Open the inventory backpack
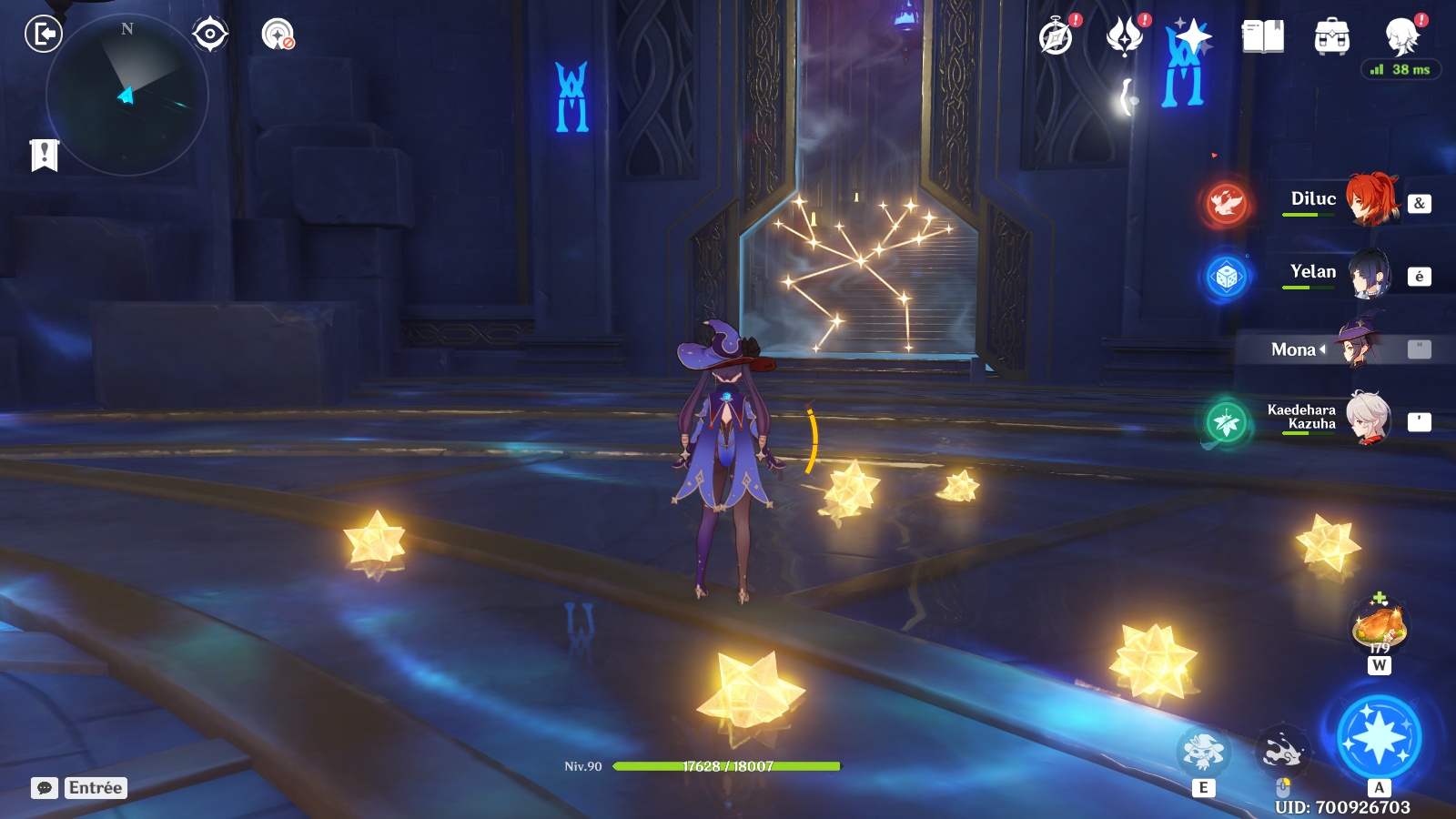Viewport: 1456px width, 819px height. click(x=1331, y=36)
